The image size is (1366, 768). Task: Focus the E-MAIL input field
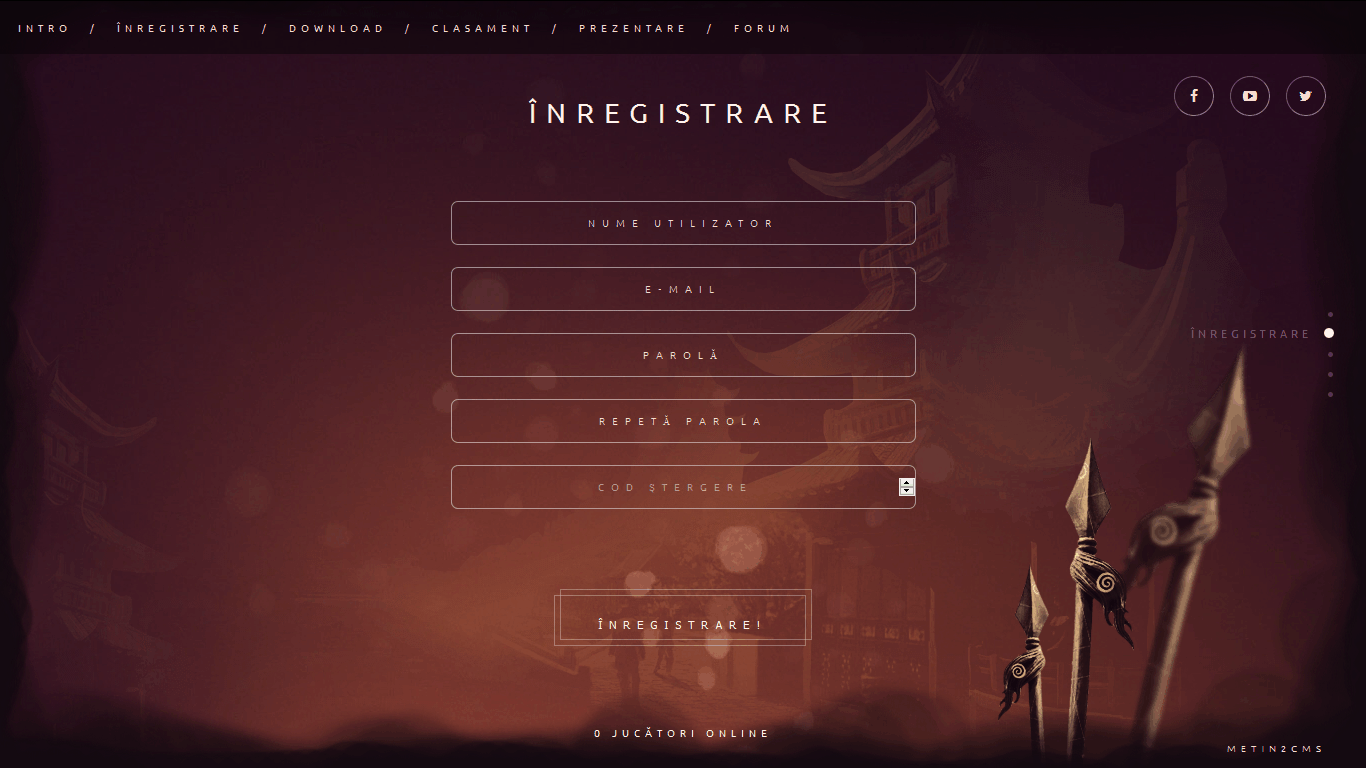click(683, 289)
